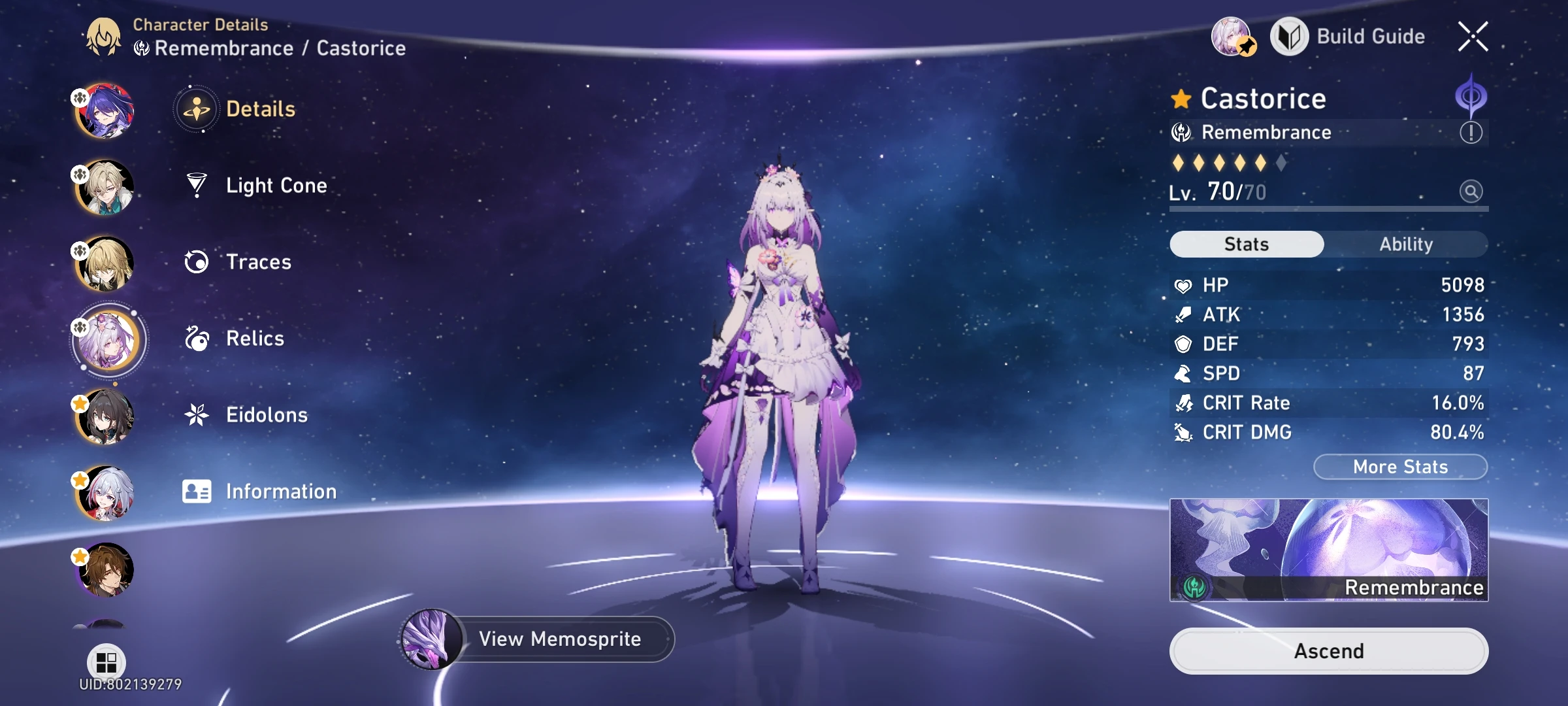The image size is (1568, 706).
Task: Keep the Stats tab selected
Action: click(x=1245, y=243)
